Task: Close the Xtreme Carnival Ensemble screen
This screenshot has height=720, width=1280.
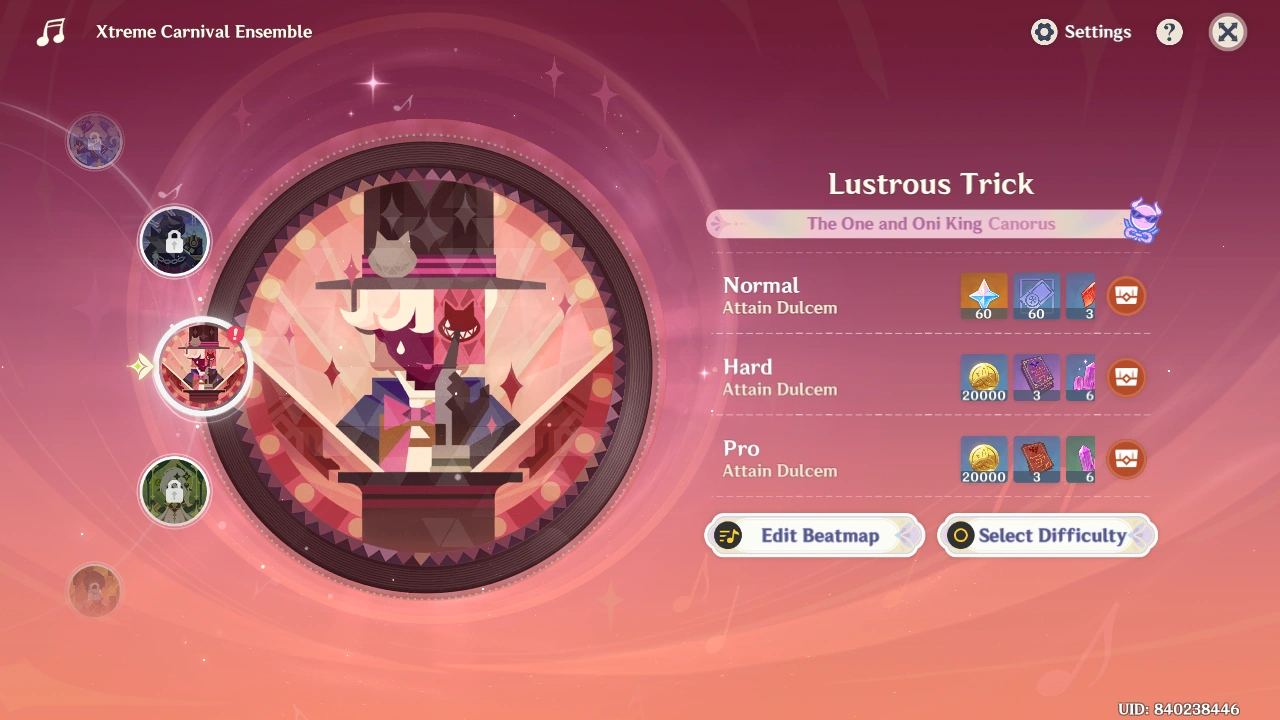Action: 1227,32
